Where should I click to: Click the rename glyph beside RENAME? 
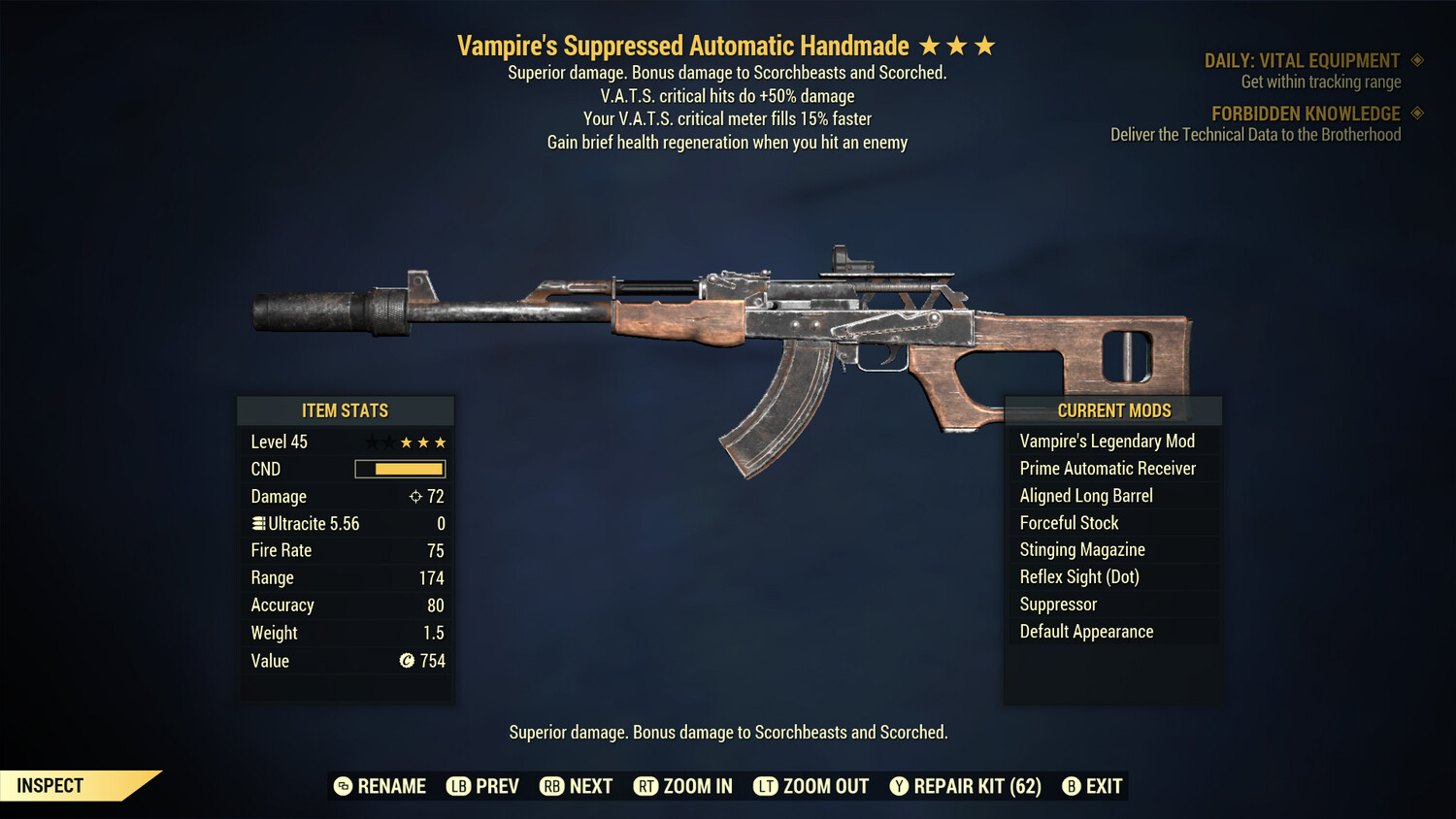click(x=342, y=786)
